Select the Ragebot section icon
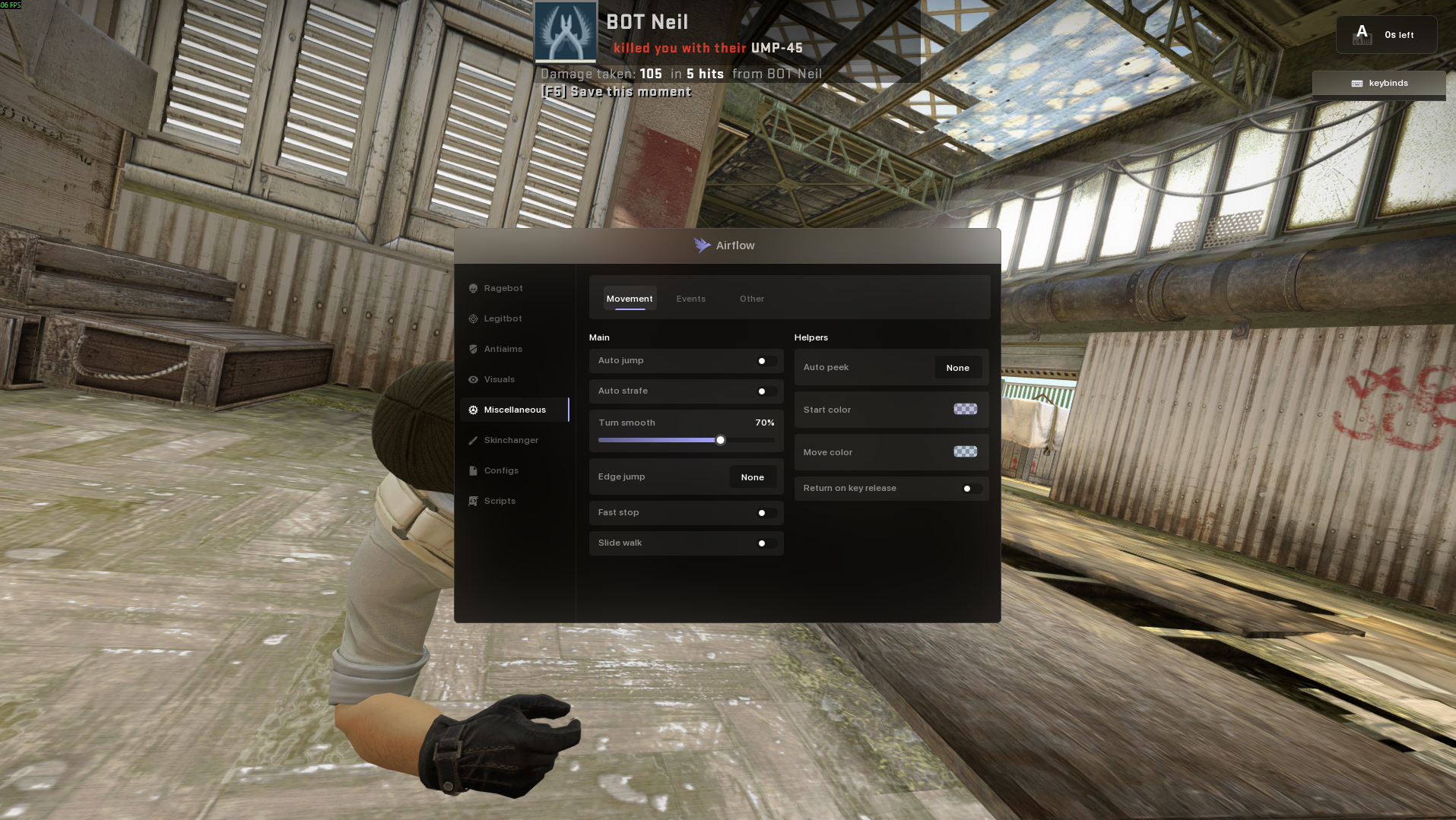Screen dimensions: 1456x820 (472, 288)
